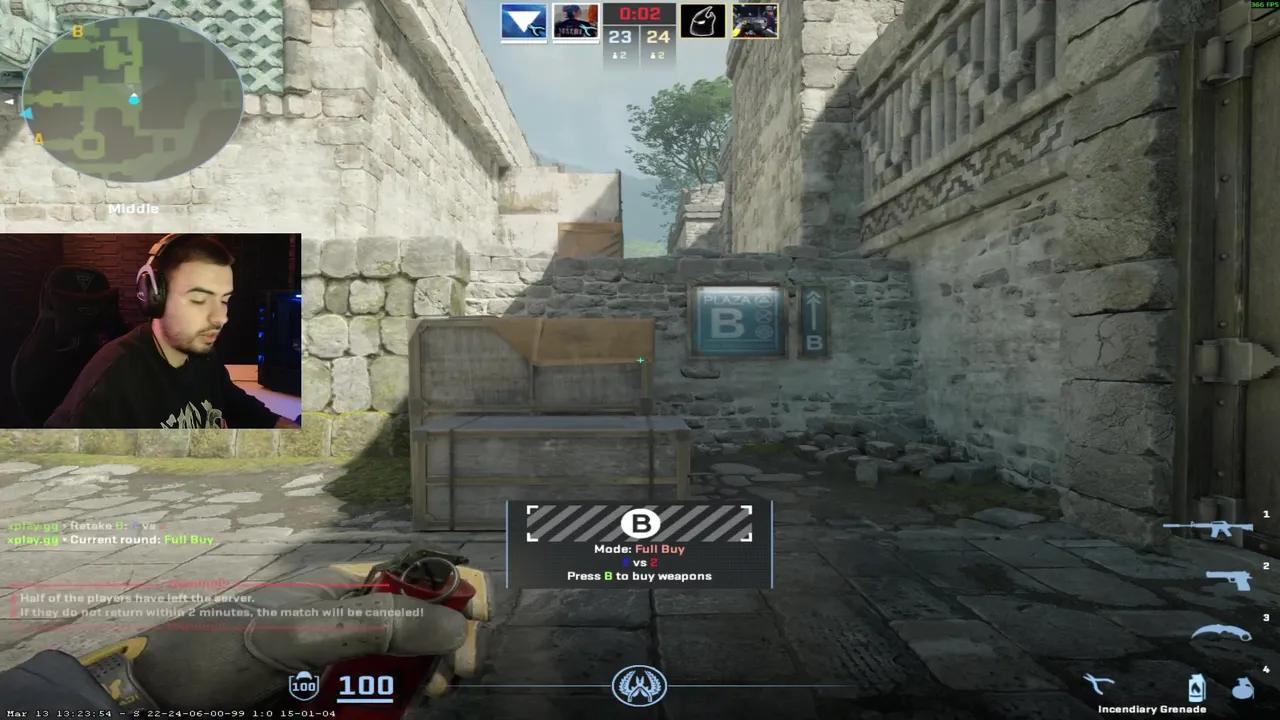
Task: Click the CS2 emblem at bottom center
Action: 640,684
